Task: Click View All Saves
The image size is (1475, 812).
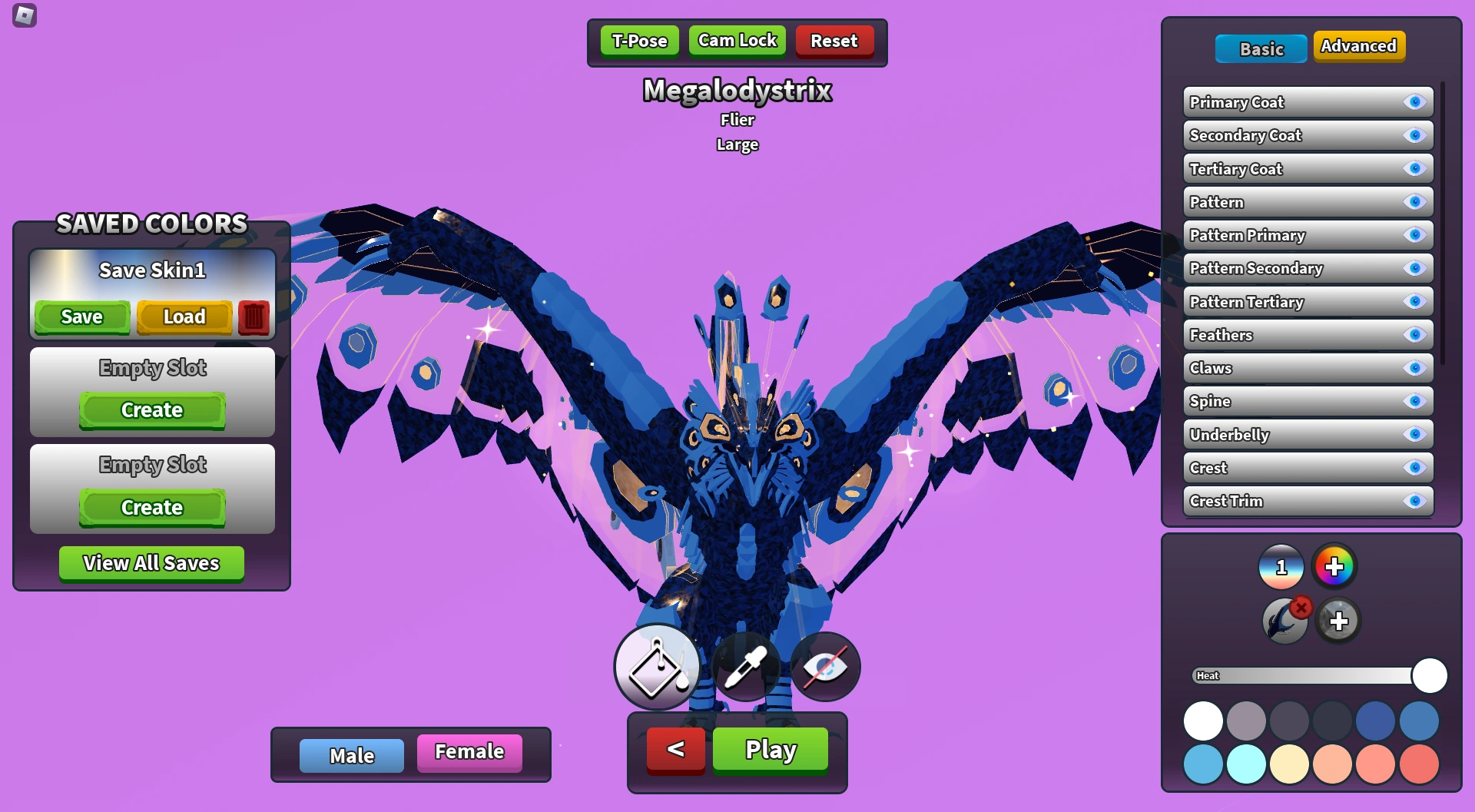Action: (x=151, y=563)
